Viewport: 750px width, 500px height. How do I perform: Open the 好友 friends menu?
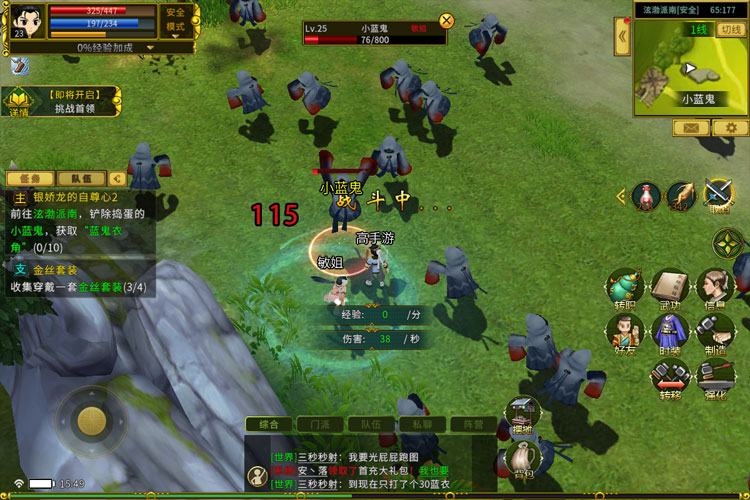(x=625, y=332)
